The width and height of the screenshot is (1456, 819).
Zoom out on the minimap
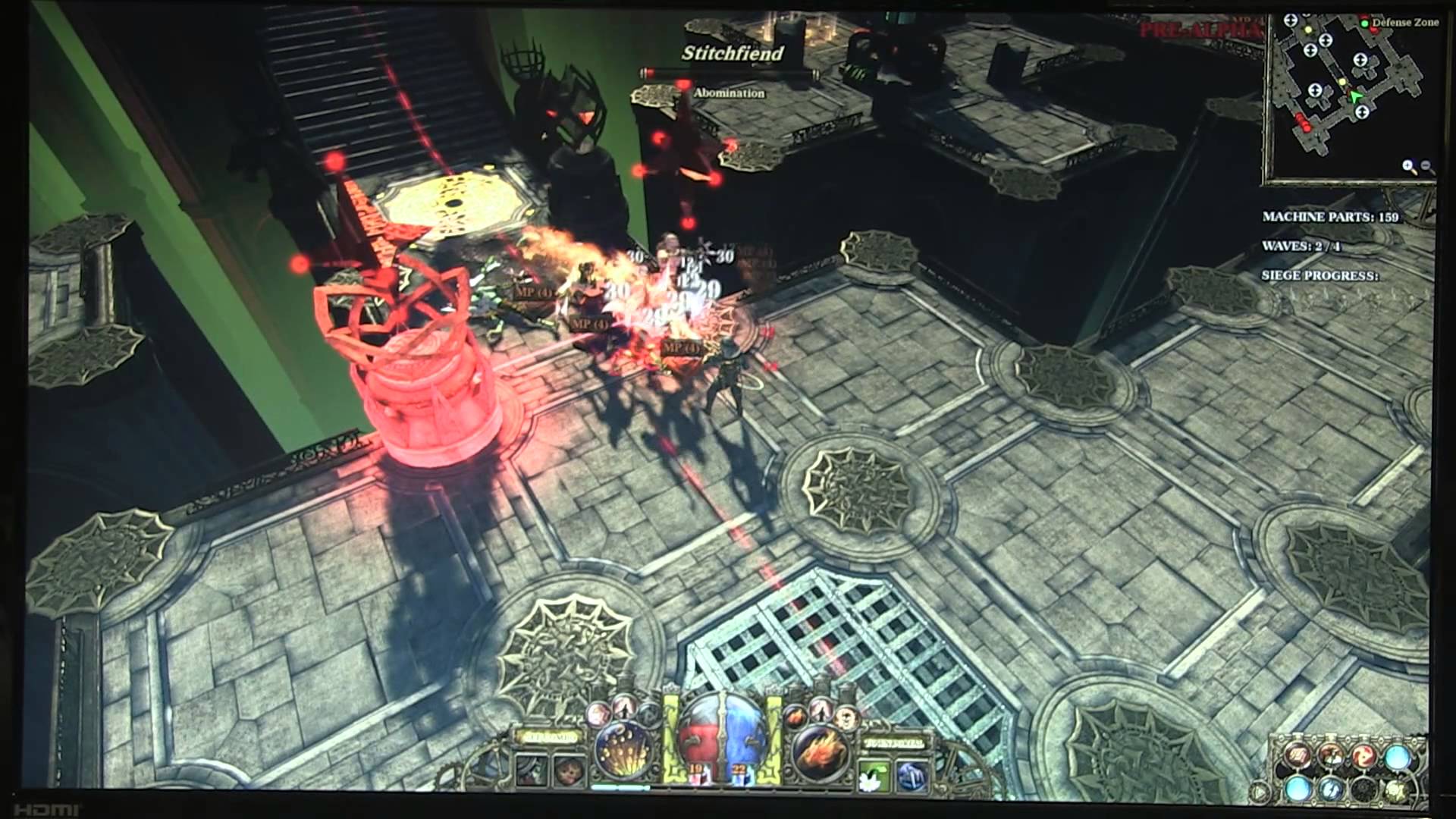pos(1426,166)
